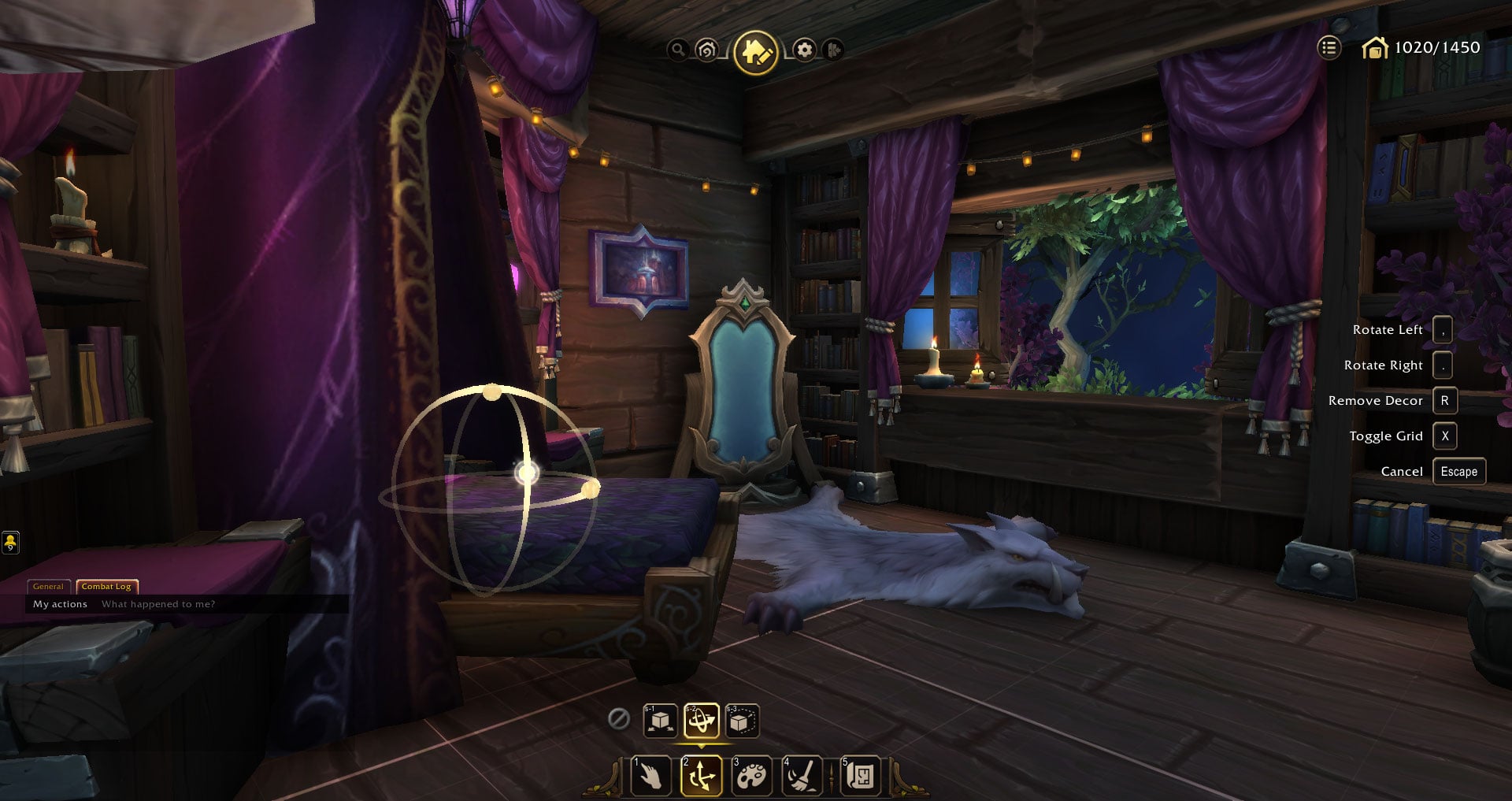
Task: Open the decor list icon top right
Action: point(1329,48)
